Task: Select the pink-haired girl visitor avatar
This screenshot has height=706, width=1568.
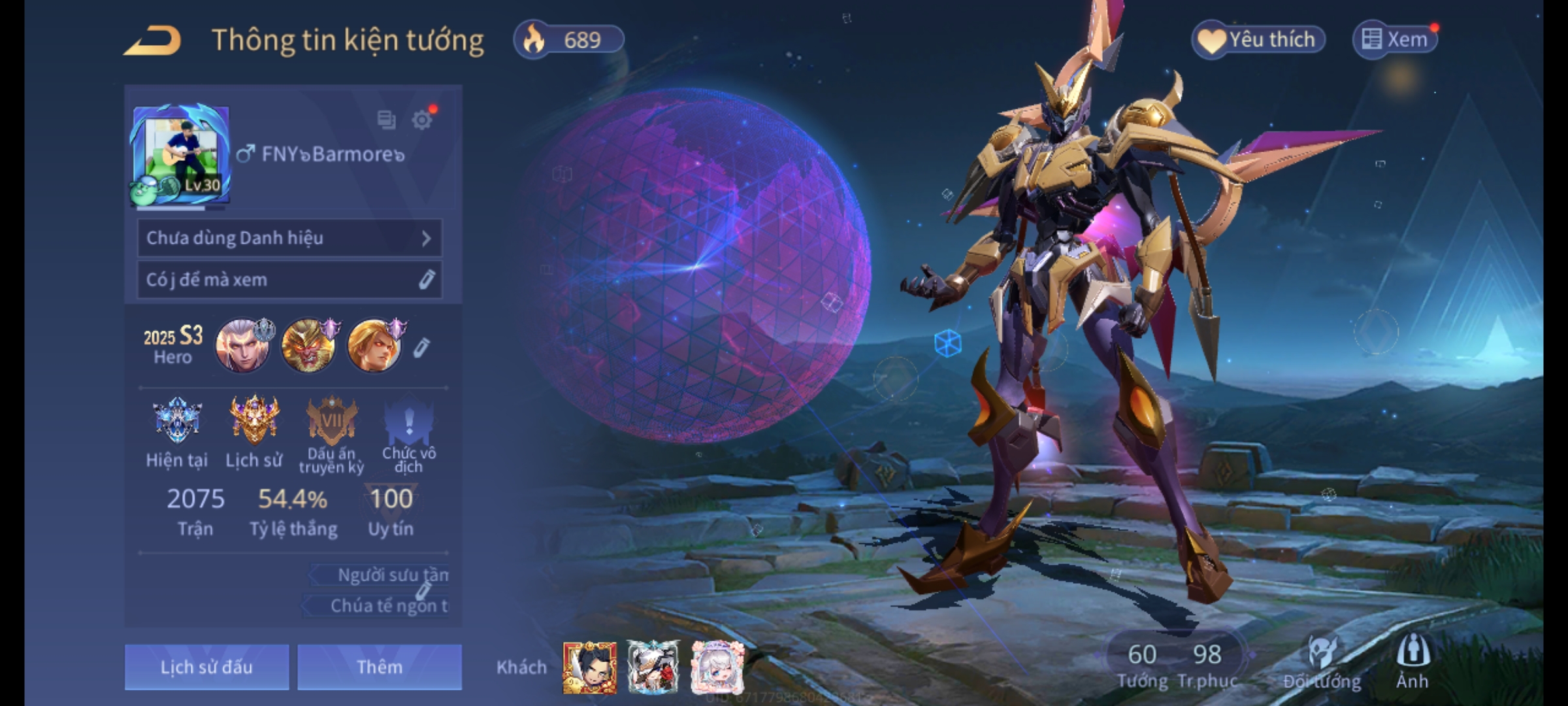Action: [x=717, y=667]
